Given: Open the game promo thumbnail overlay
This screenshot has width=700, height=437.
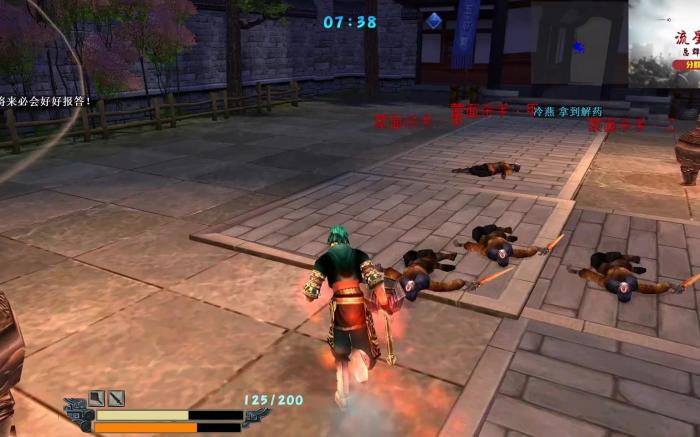Looking at the screenshot, I should click(664, 43).
